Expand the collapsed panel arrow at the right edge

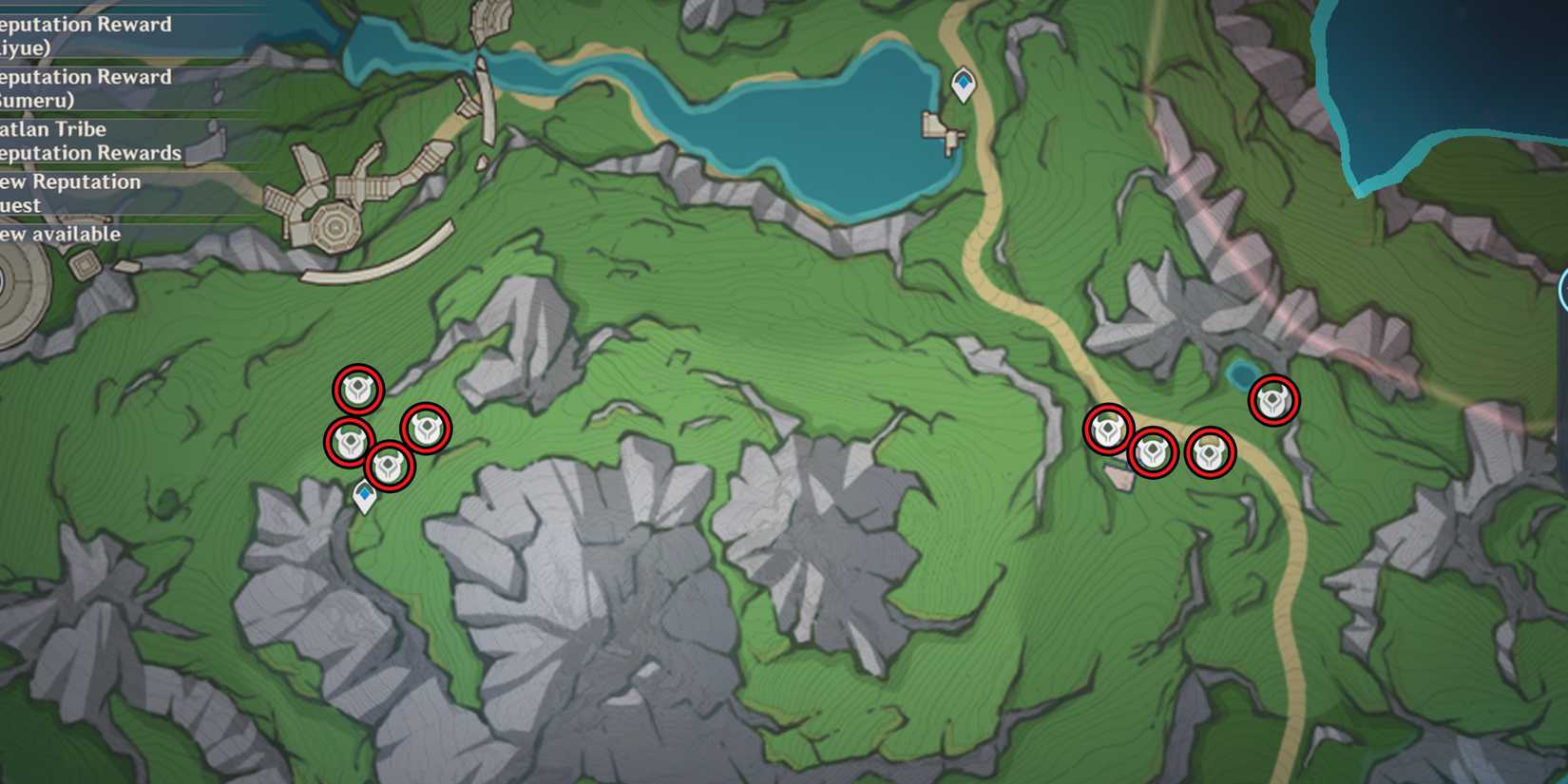click(x=1561, y=285)
